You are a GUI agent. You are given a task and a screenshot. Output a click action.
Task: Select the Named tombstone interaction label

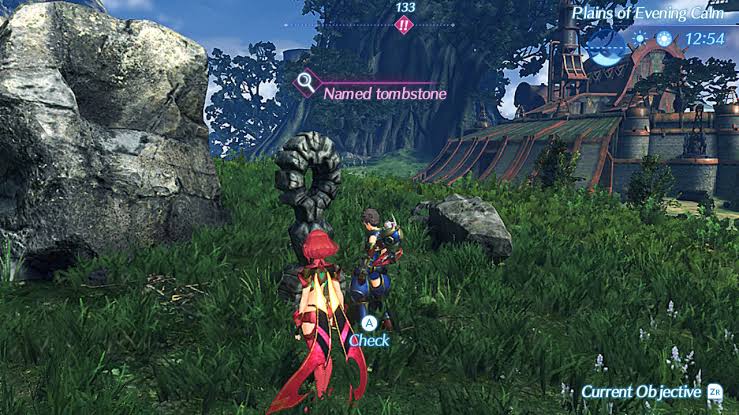(x=384, y=93)
